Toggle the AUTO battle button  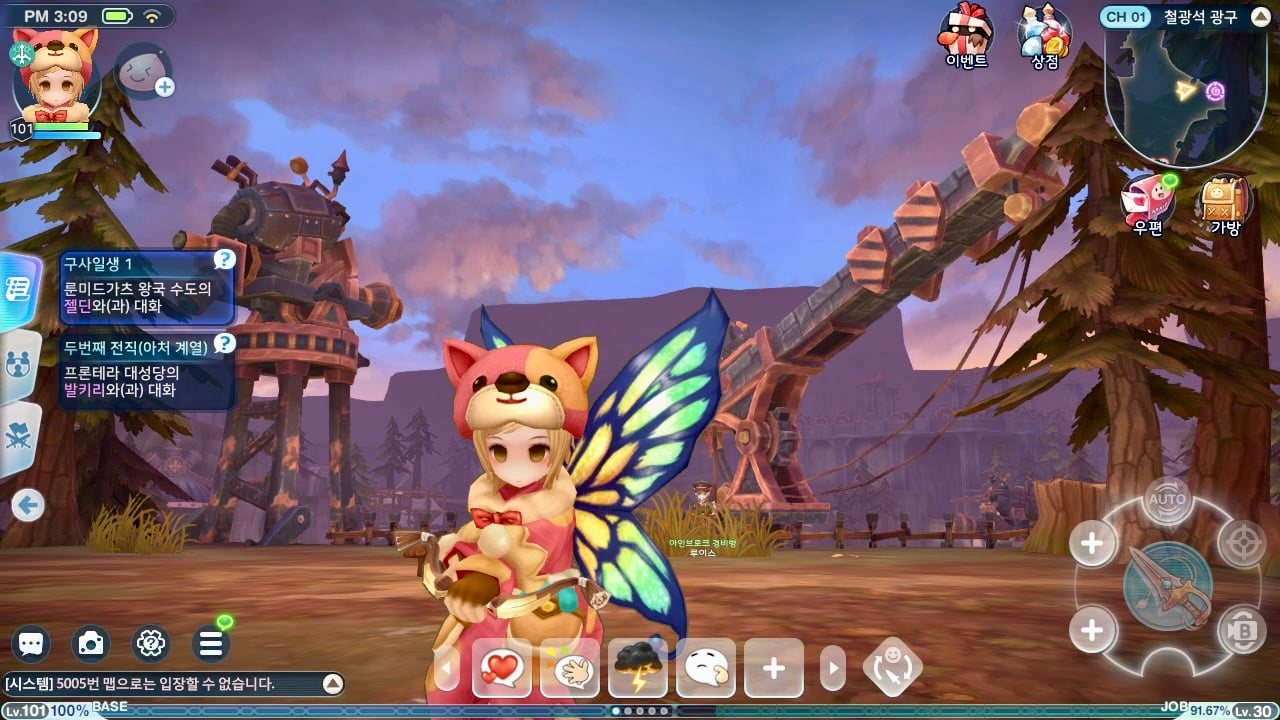coord(1167,499)
